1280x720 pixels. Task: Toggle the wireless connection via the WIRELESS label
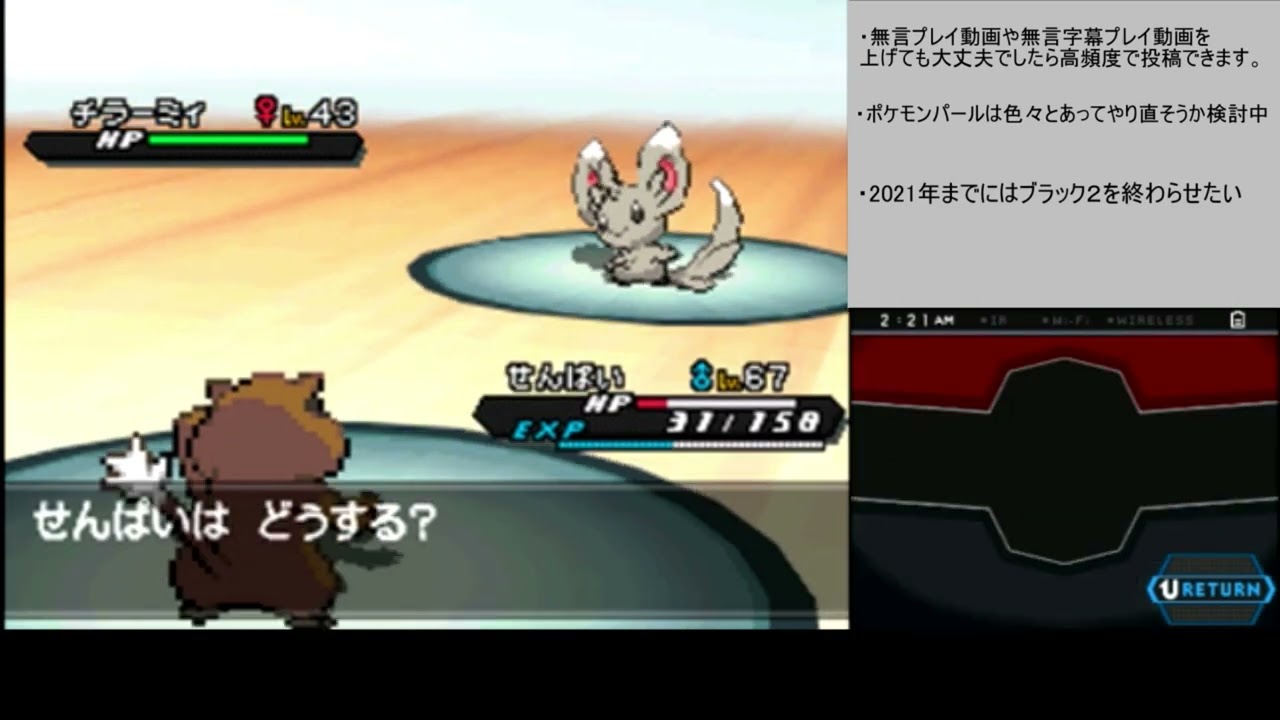tap(1153, 319)
